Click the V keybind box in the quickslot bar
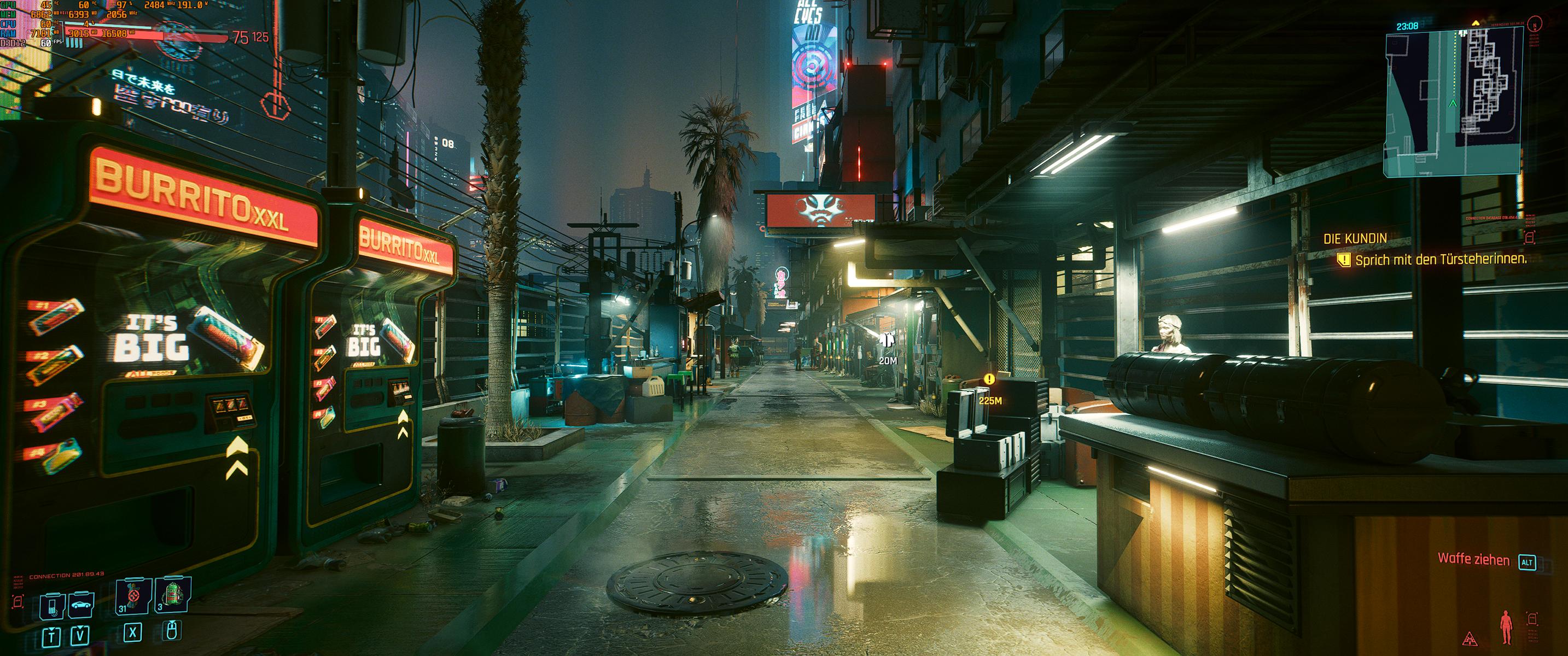The image size is (1568, 656). 80,636
